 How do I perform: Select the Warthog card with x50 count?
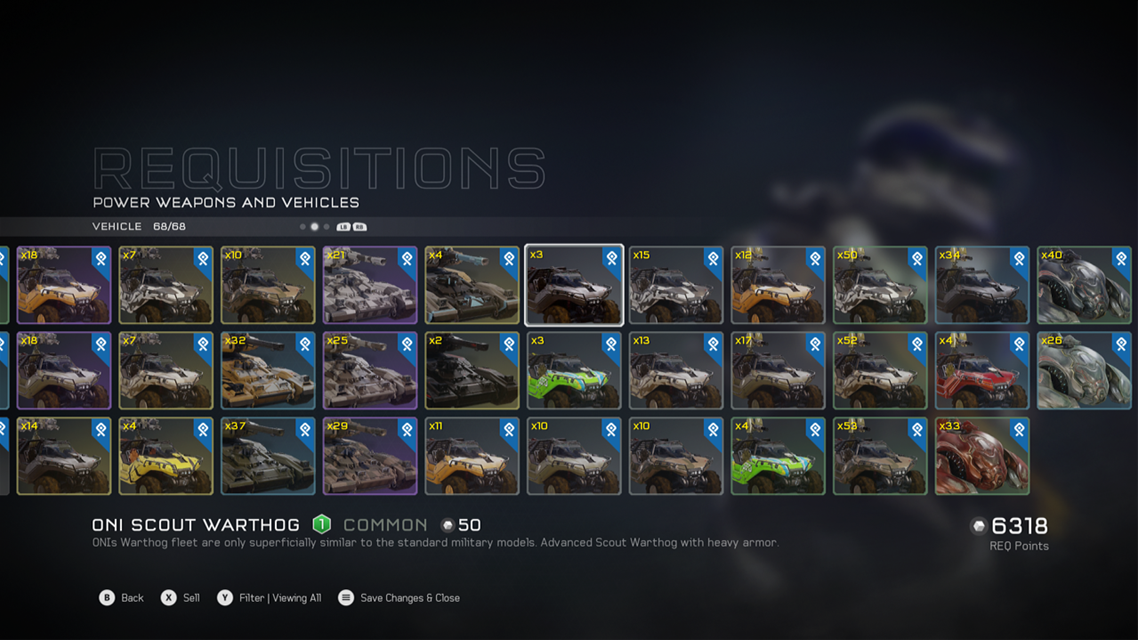880,286
